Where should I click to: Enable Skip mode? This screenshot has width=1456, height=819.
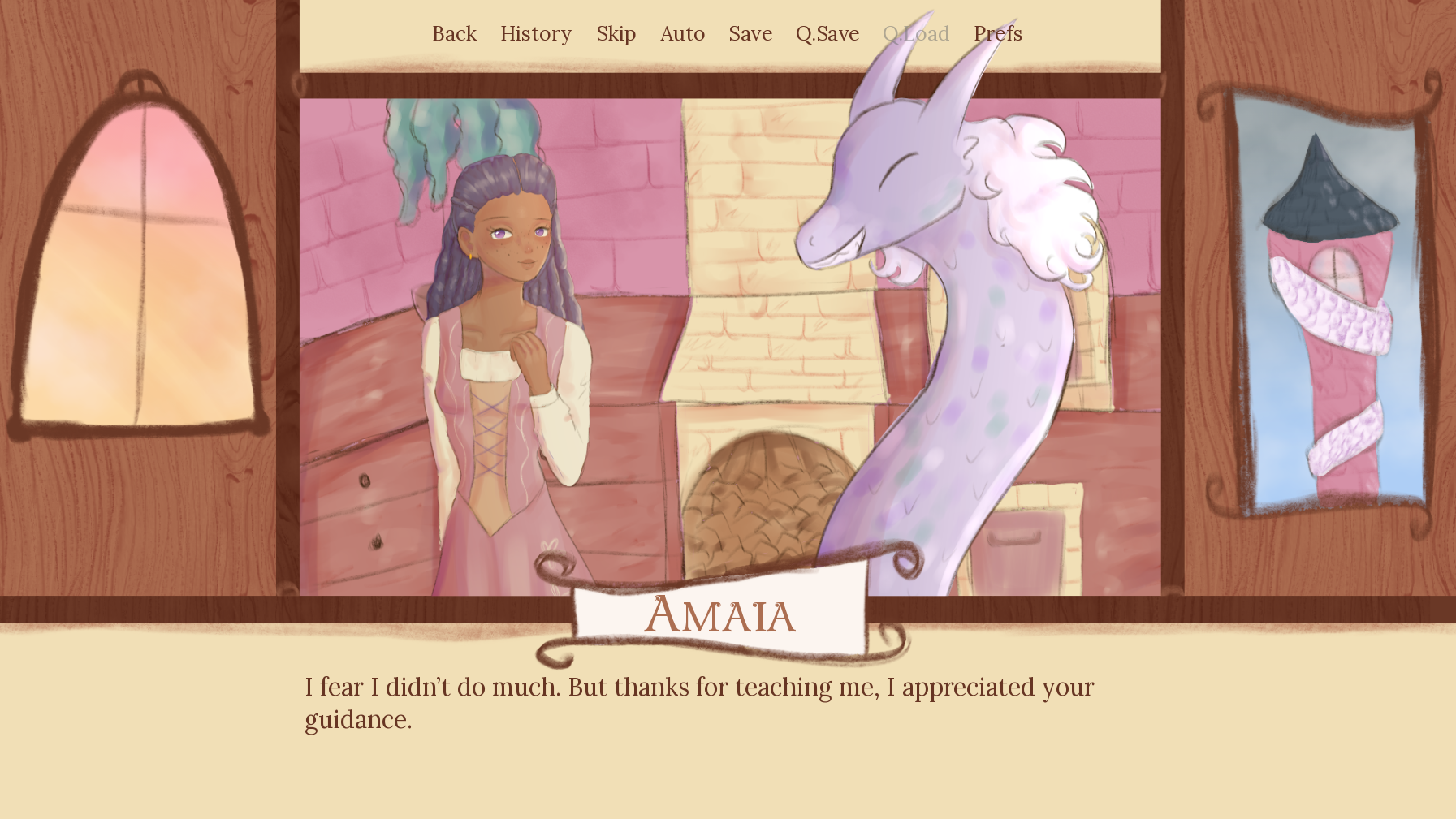[616, 33]
